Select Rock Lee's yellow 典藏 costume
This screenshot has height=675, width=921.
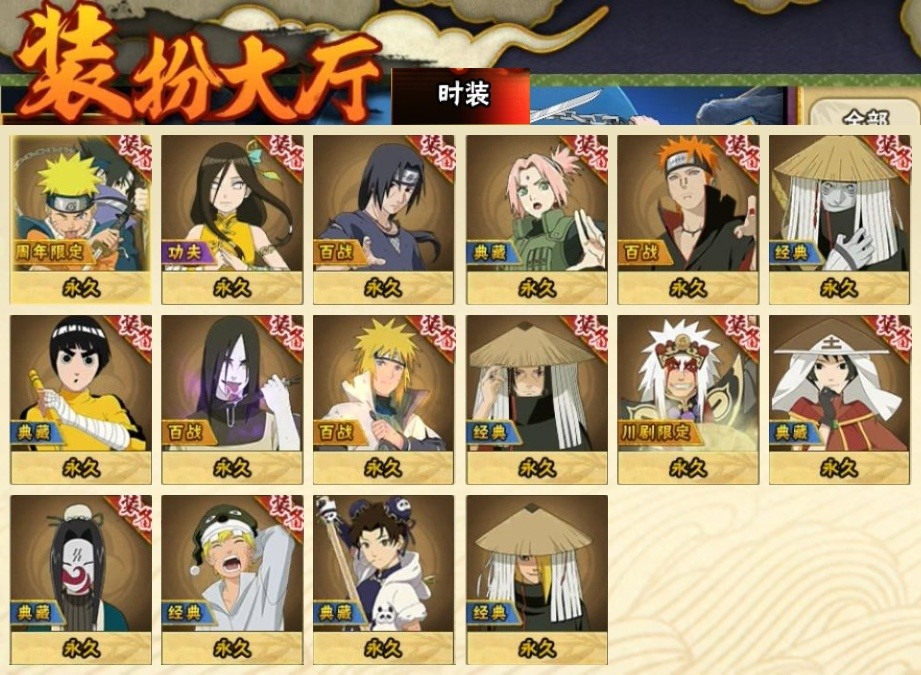pos(81,399)
